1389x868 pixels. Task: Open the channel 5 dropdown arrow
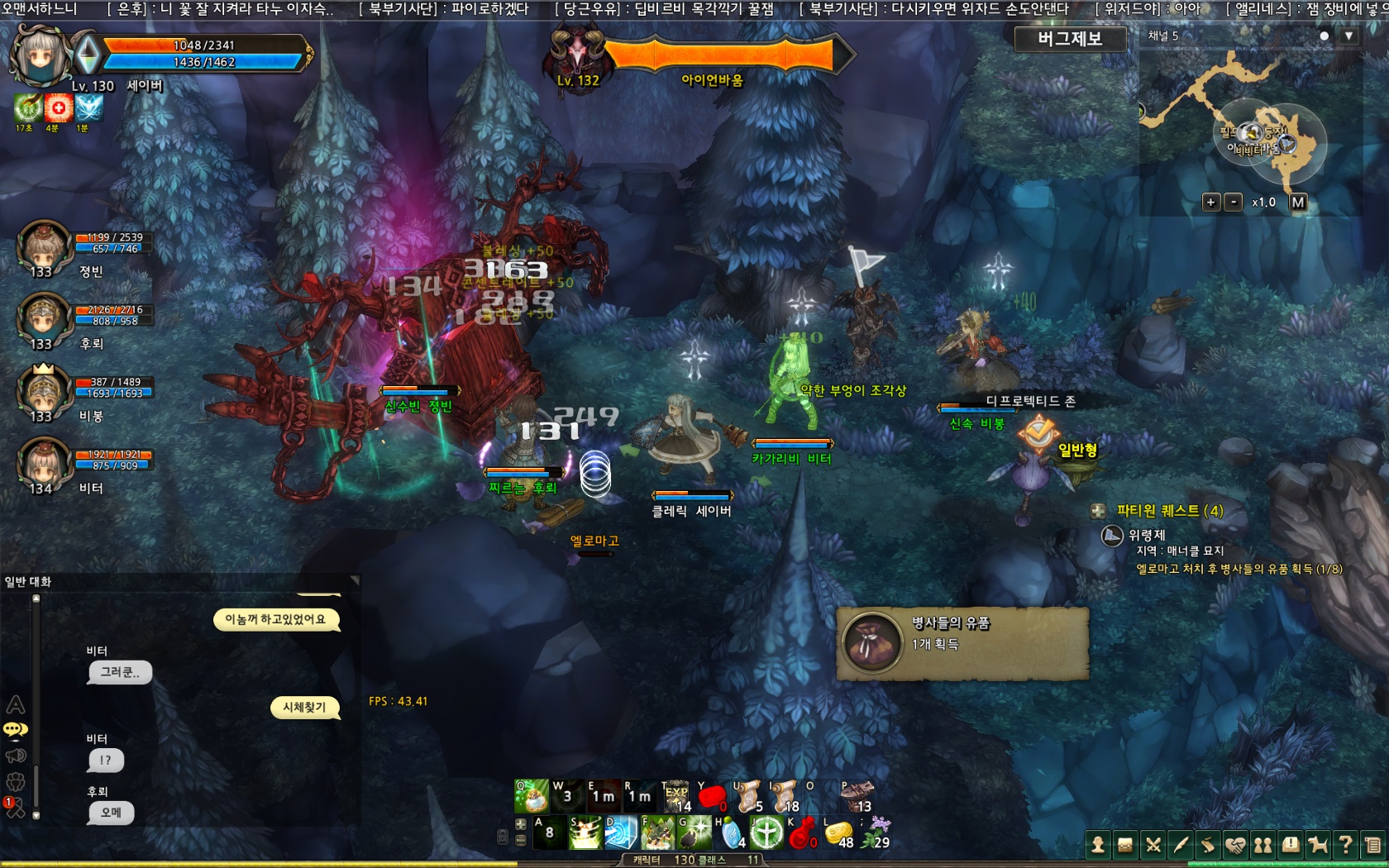[1349, 36]
